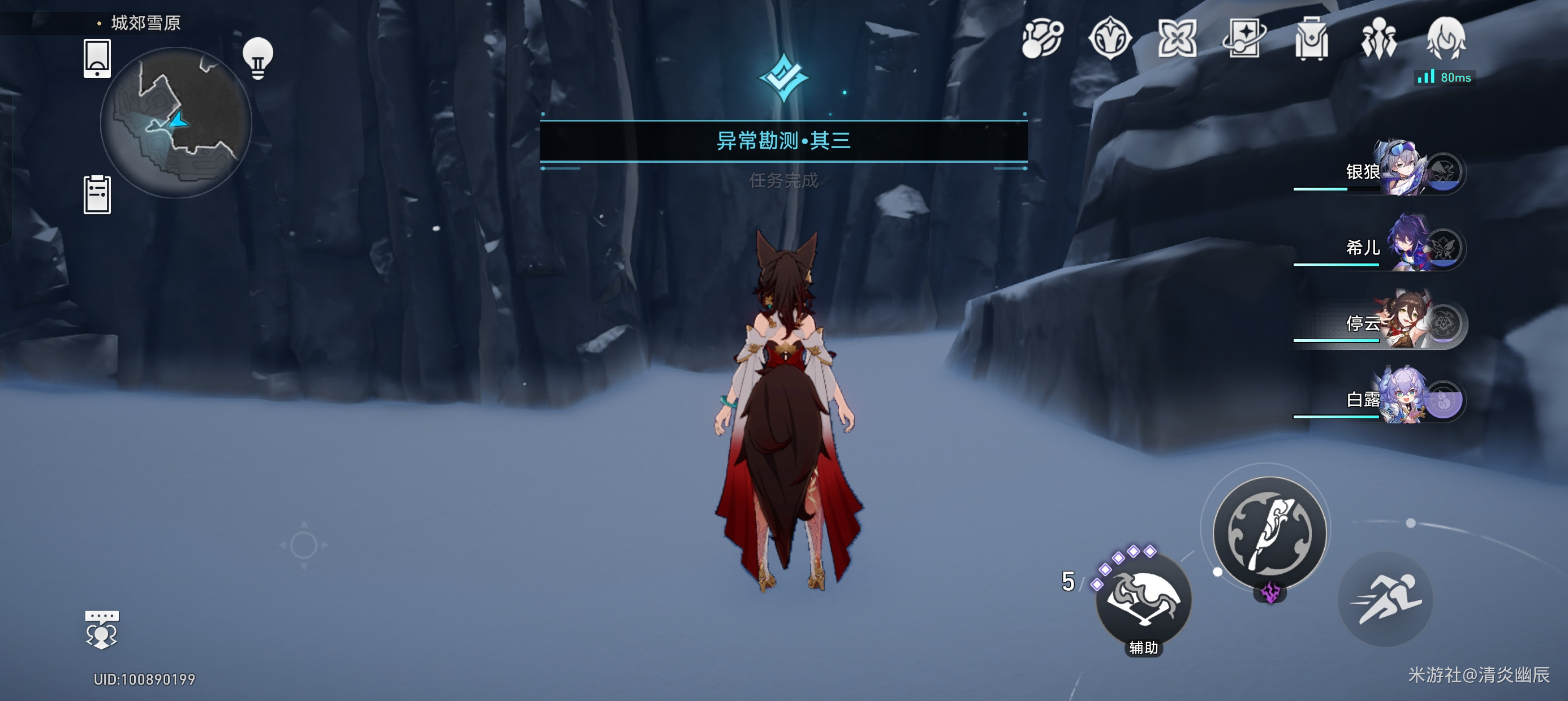Open the mission clipboard icon

click(x=97, y=194)
